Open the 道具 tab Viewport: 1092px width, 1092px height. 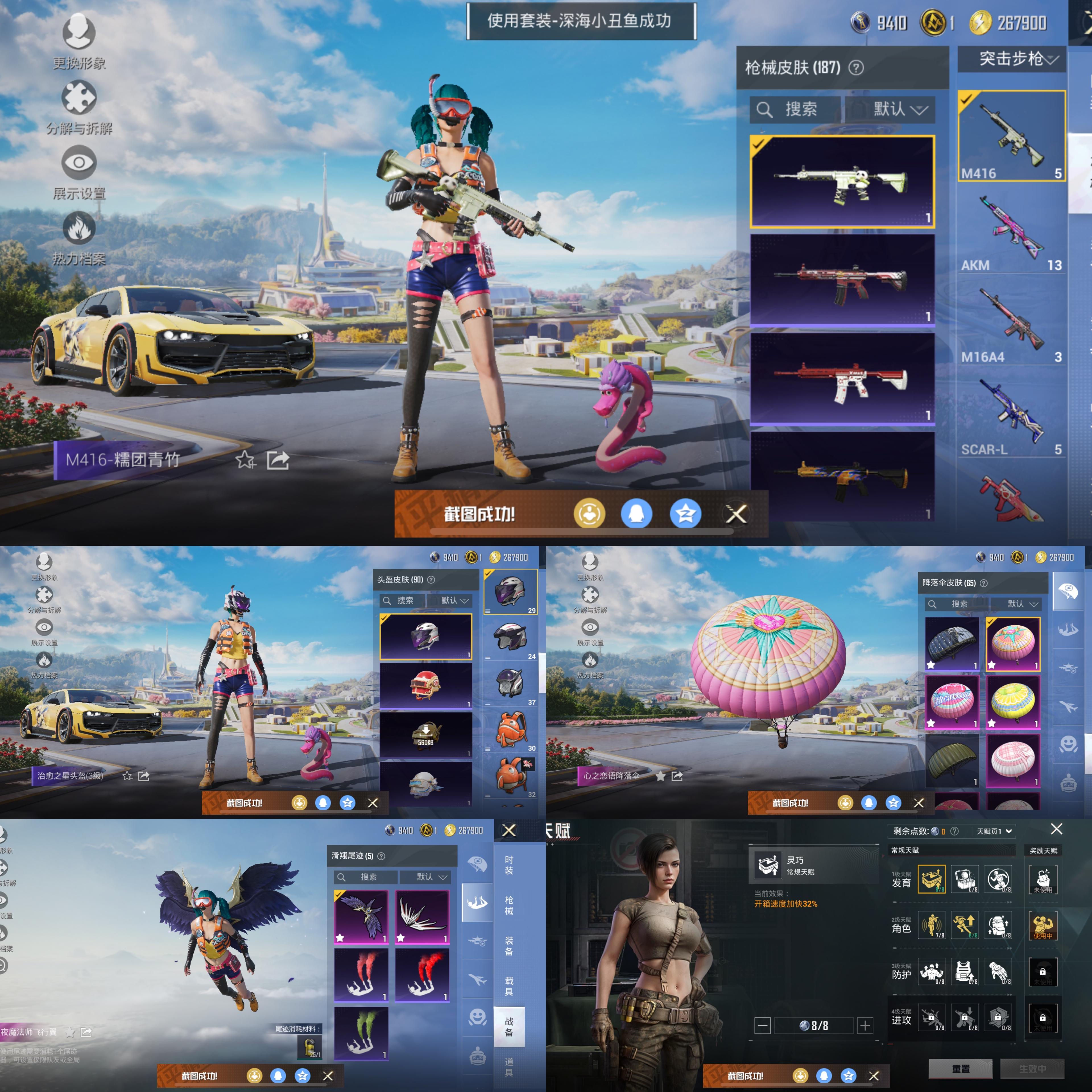click(509, 1067)
